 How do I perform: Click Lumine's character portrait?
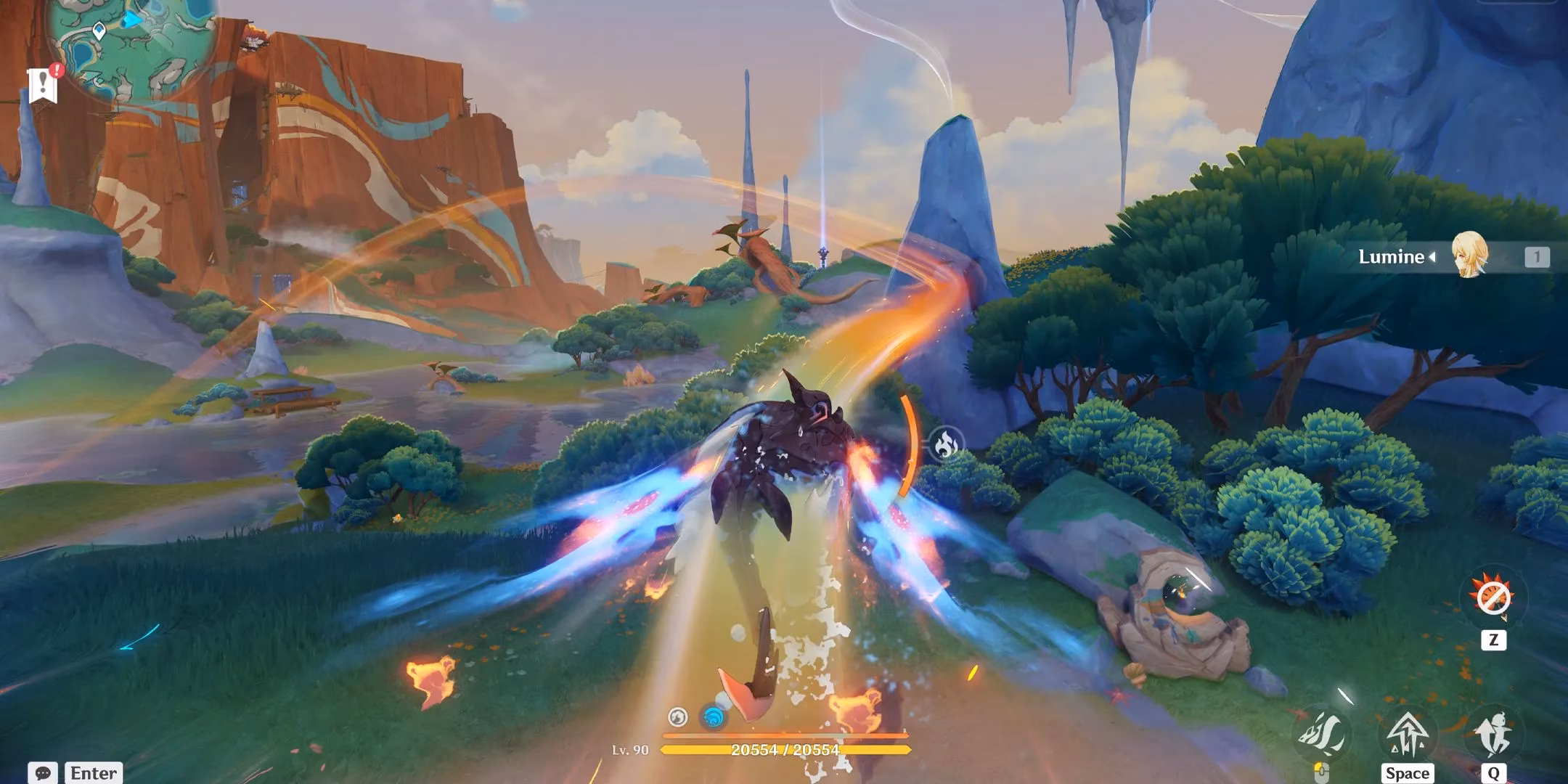tap(1469, 255)
